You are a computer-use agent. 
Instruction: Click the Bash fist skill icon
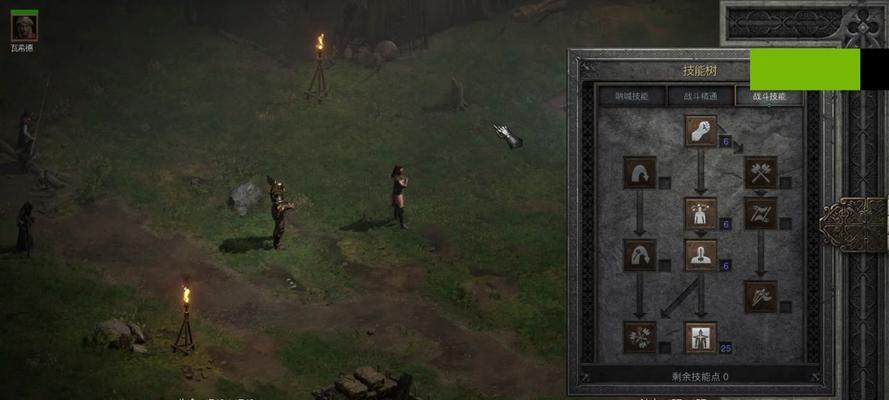[x=700, y=131]
